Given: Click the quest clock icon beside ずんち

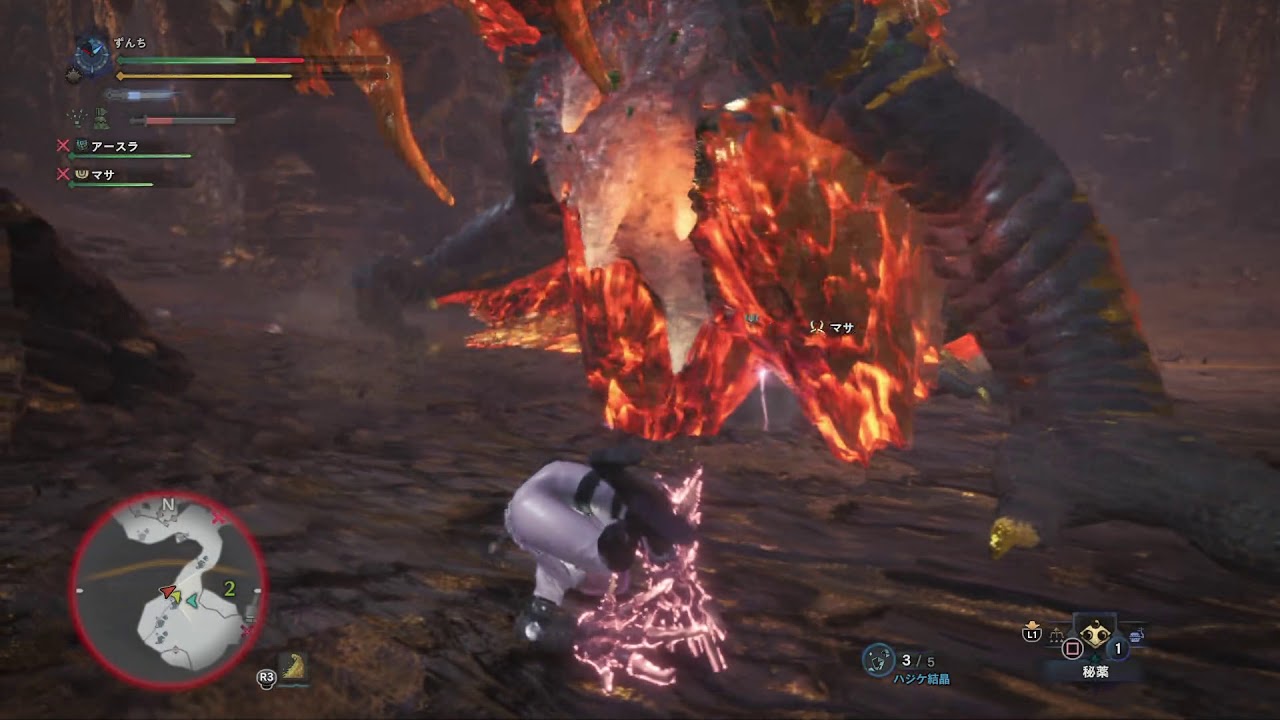Looking at the screenshot, I should [x=92, y=54].
